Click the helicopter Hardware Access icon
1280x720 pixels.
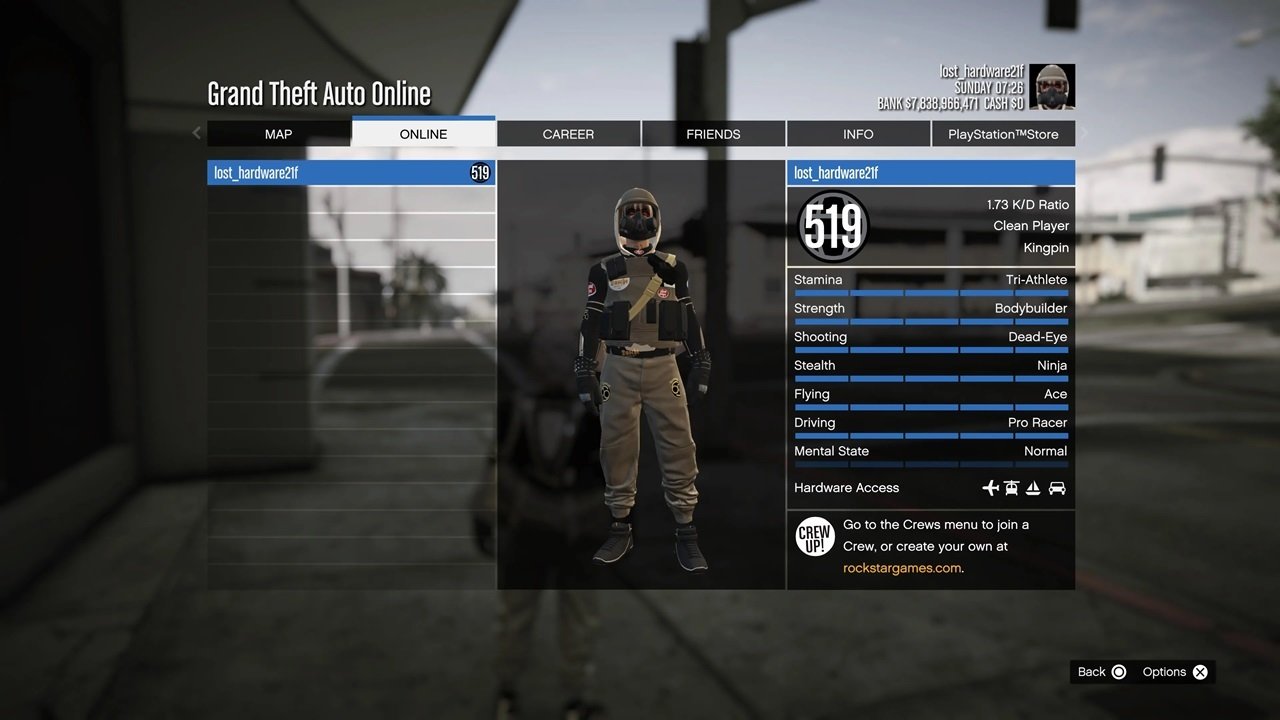click(x=1011, y=488)
